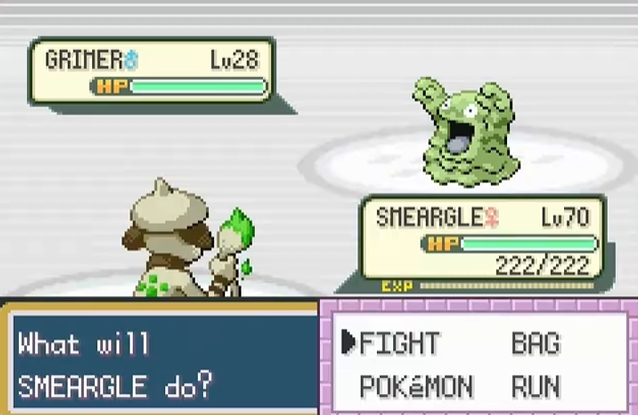This screenshot has height=415, width=638.
Task: Open the BAG
Action: [536, 344]
